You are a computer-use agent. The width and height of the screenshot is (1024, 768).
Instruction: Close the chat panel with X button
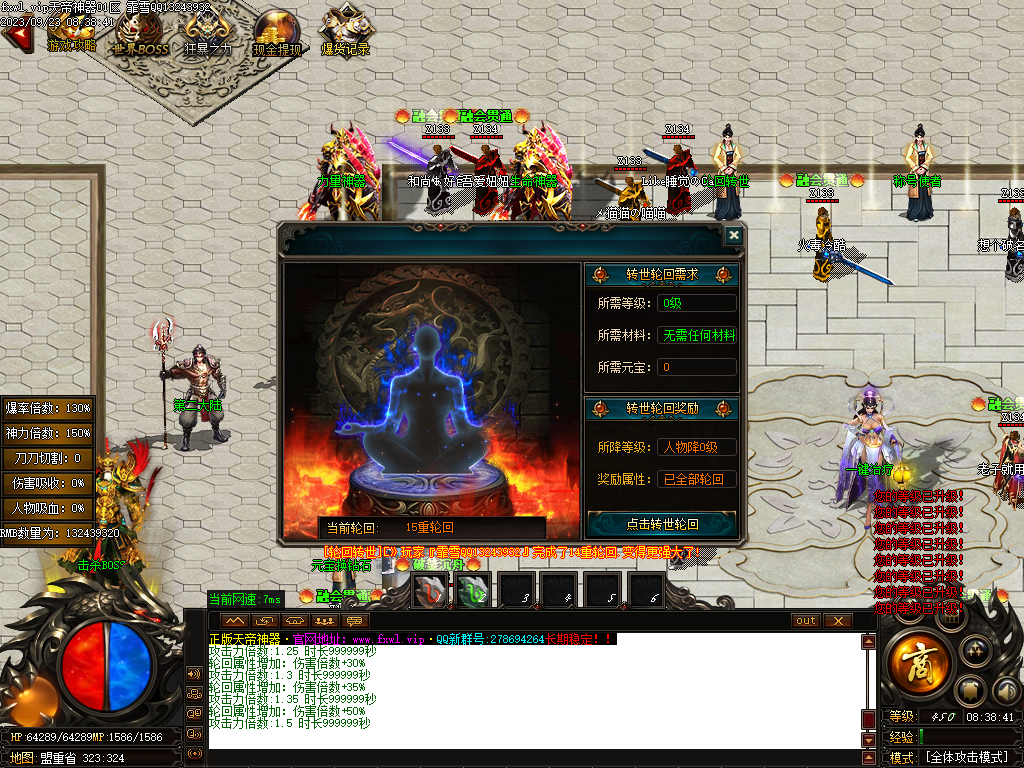click(x=837, y=620)
